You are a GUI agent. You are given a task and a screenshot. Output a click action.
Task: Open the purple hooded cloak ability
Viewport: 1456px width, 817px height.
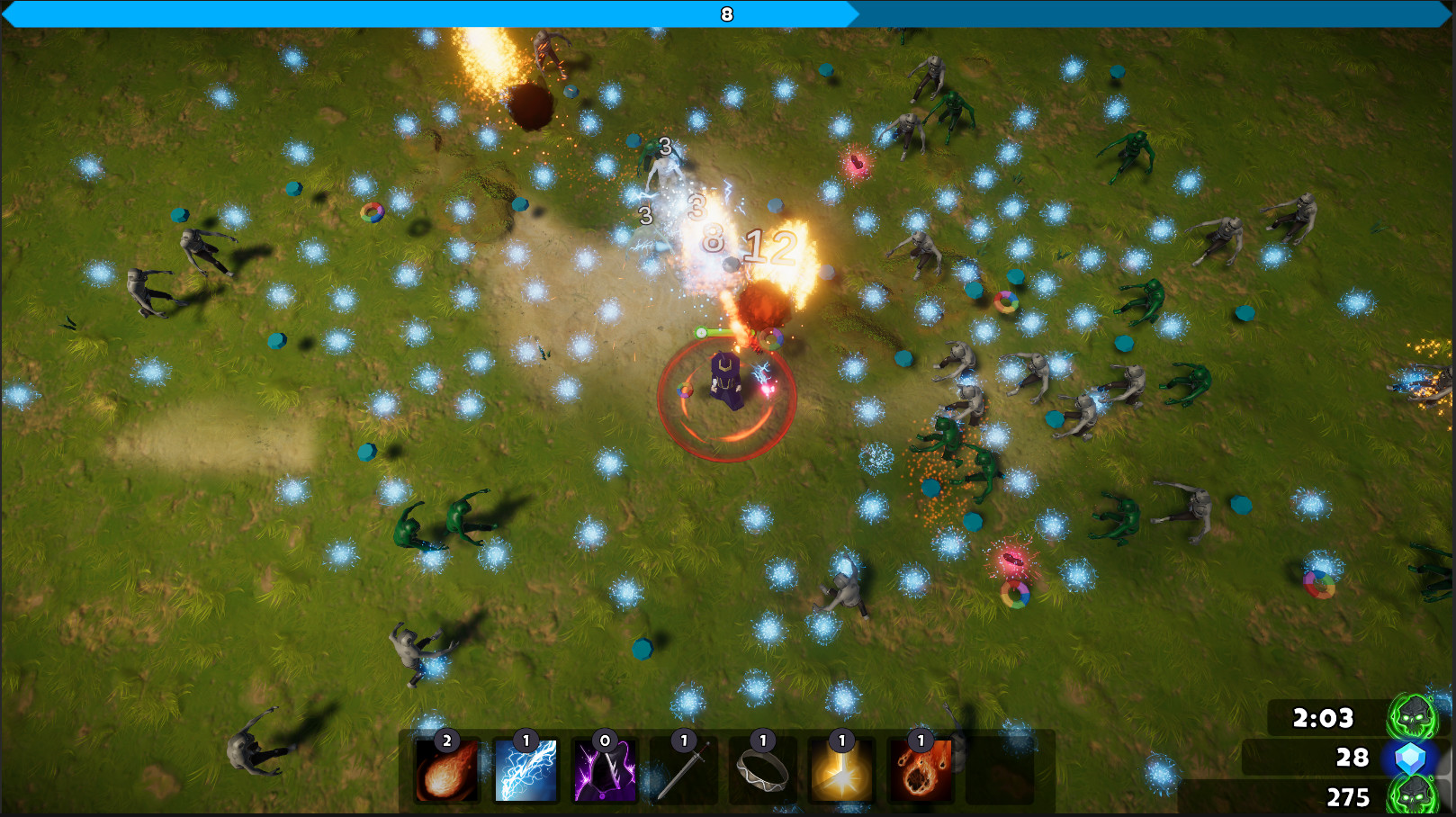tap(603, 771)
